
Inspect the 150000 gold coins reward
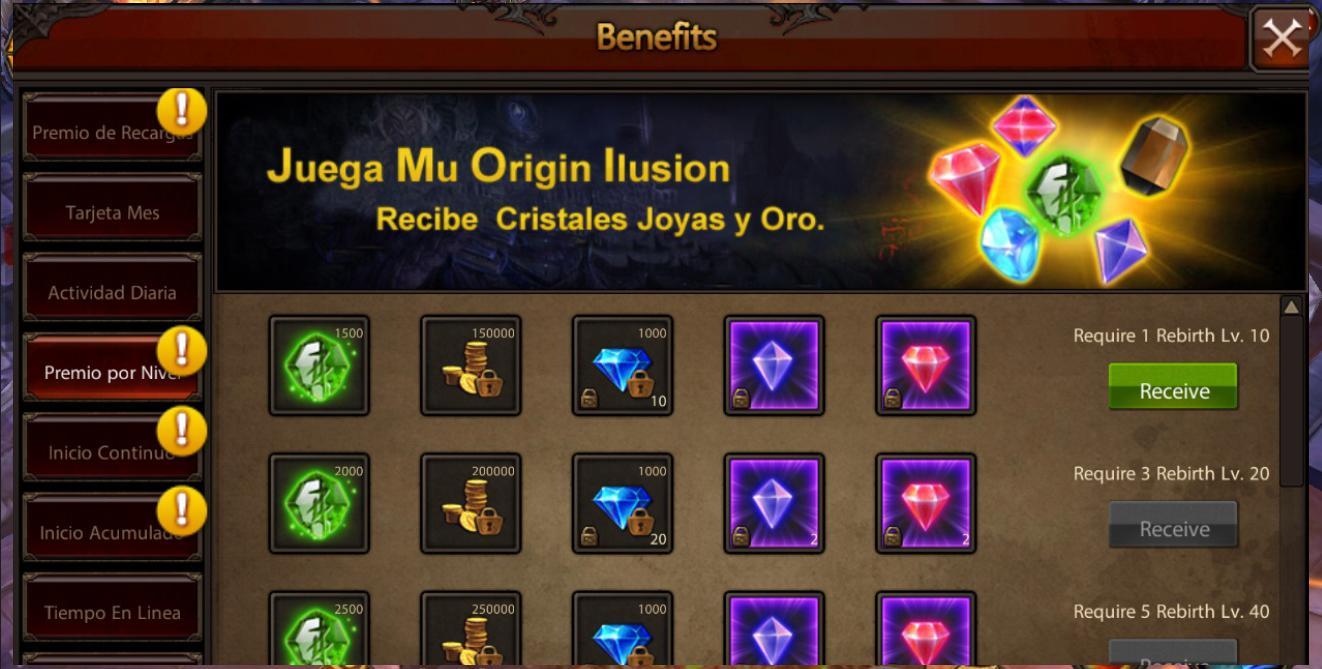point(471,365)
